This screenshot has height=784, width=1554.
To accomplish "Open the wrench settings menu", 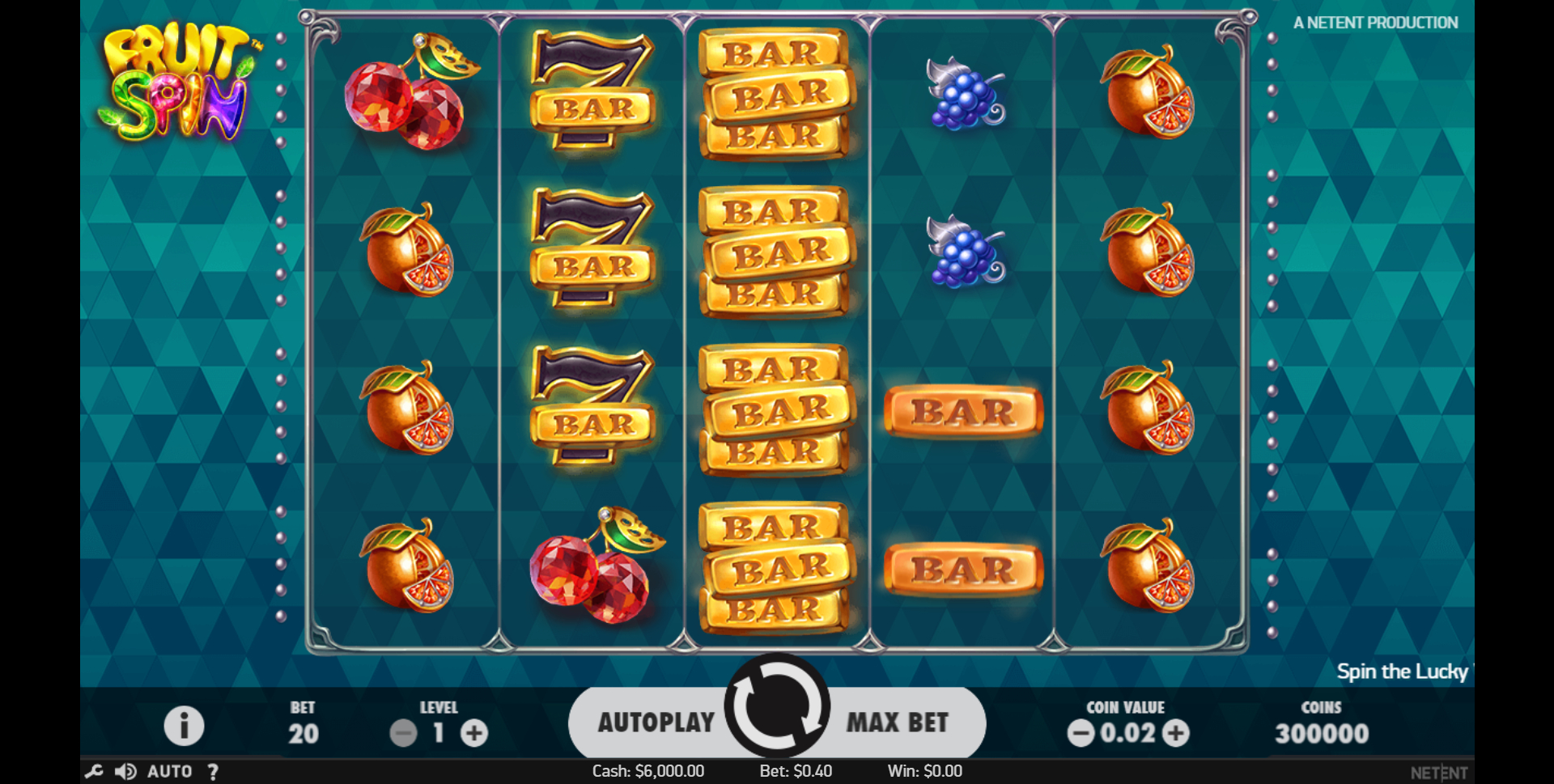I will pos(94,772).
